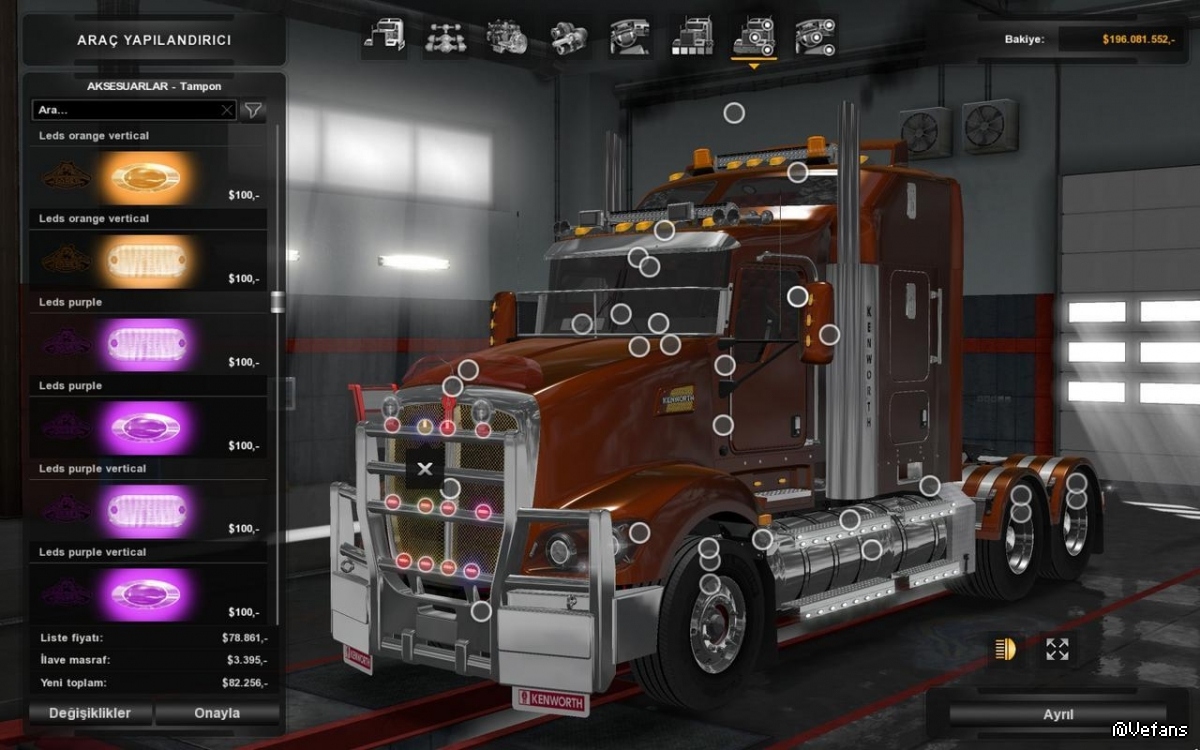Open the transmission category tab

pyautogui.click(x=569, y=37)
